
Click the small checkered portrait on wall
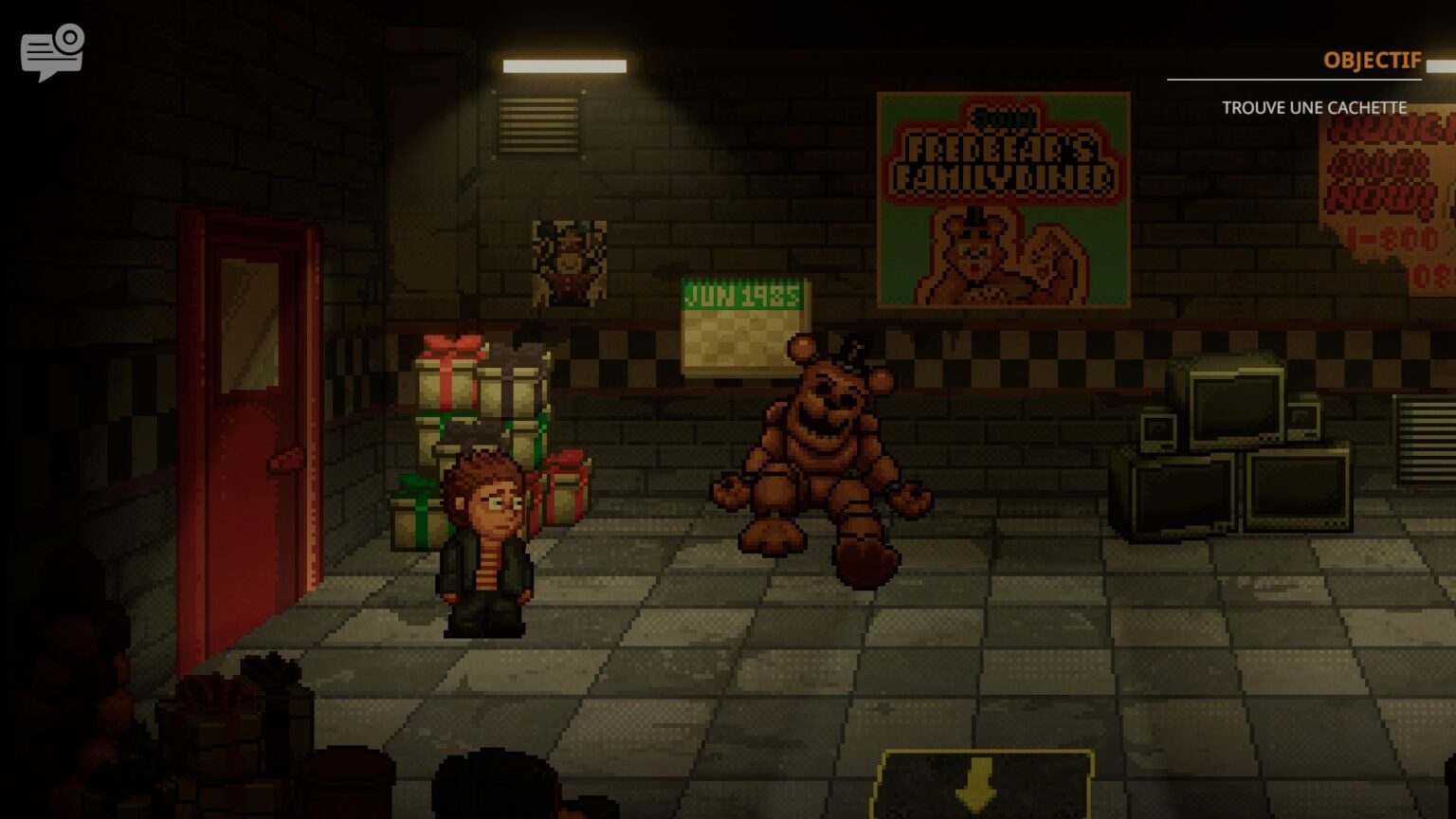567,261
